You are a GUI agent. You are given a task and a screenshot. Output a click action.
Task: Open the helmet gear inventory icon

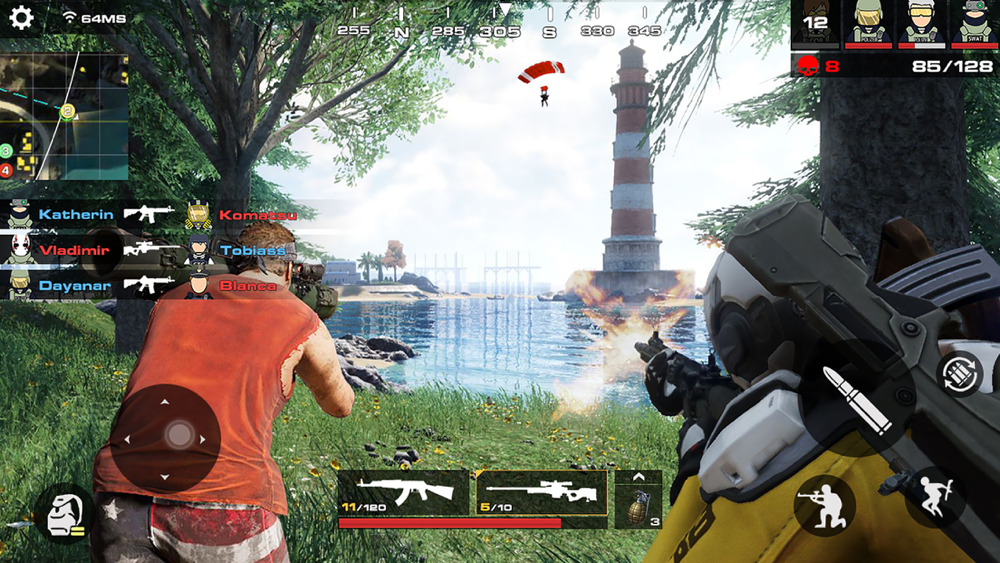coord(63,513)
